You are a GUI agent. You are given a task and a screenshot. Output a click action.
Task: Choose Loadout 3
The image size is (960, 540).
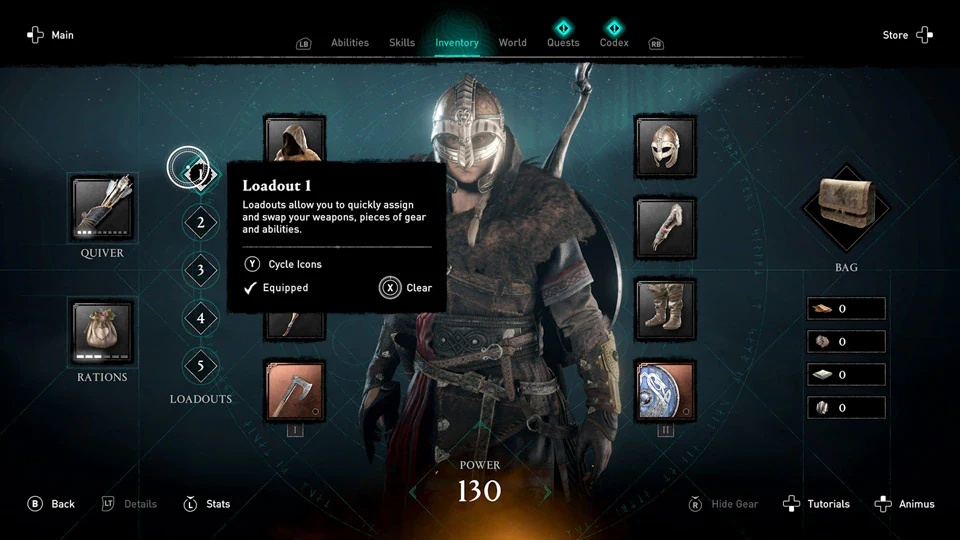(201, 270)
